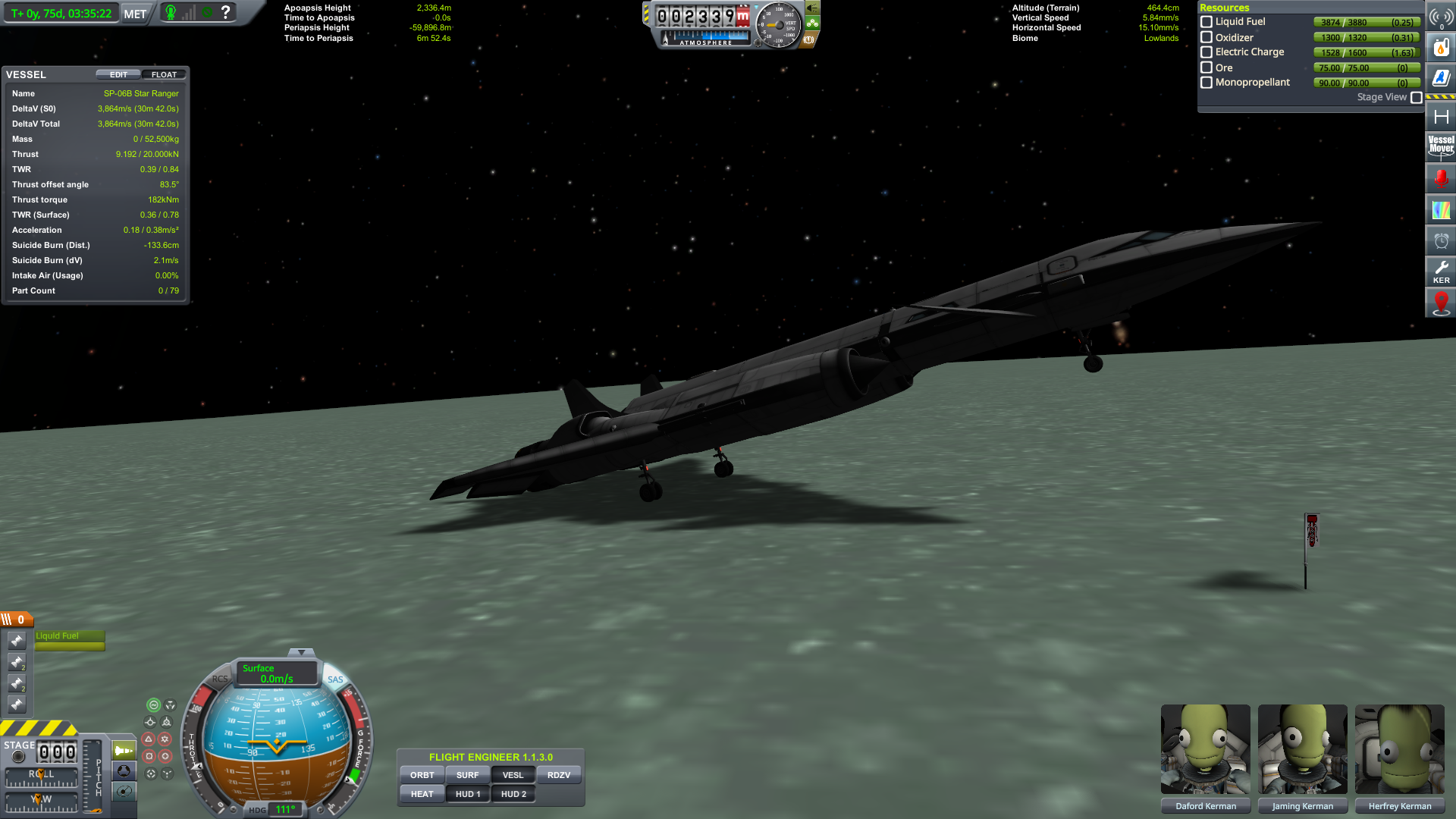1456x819 pixels.
Task: Click the EDIT button on Vessel panel
Action: pyautogui.click(x=118, y=74)
